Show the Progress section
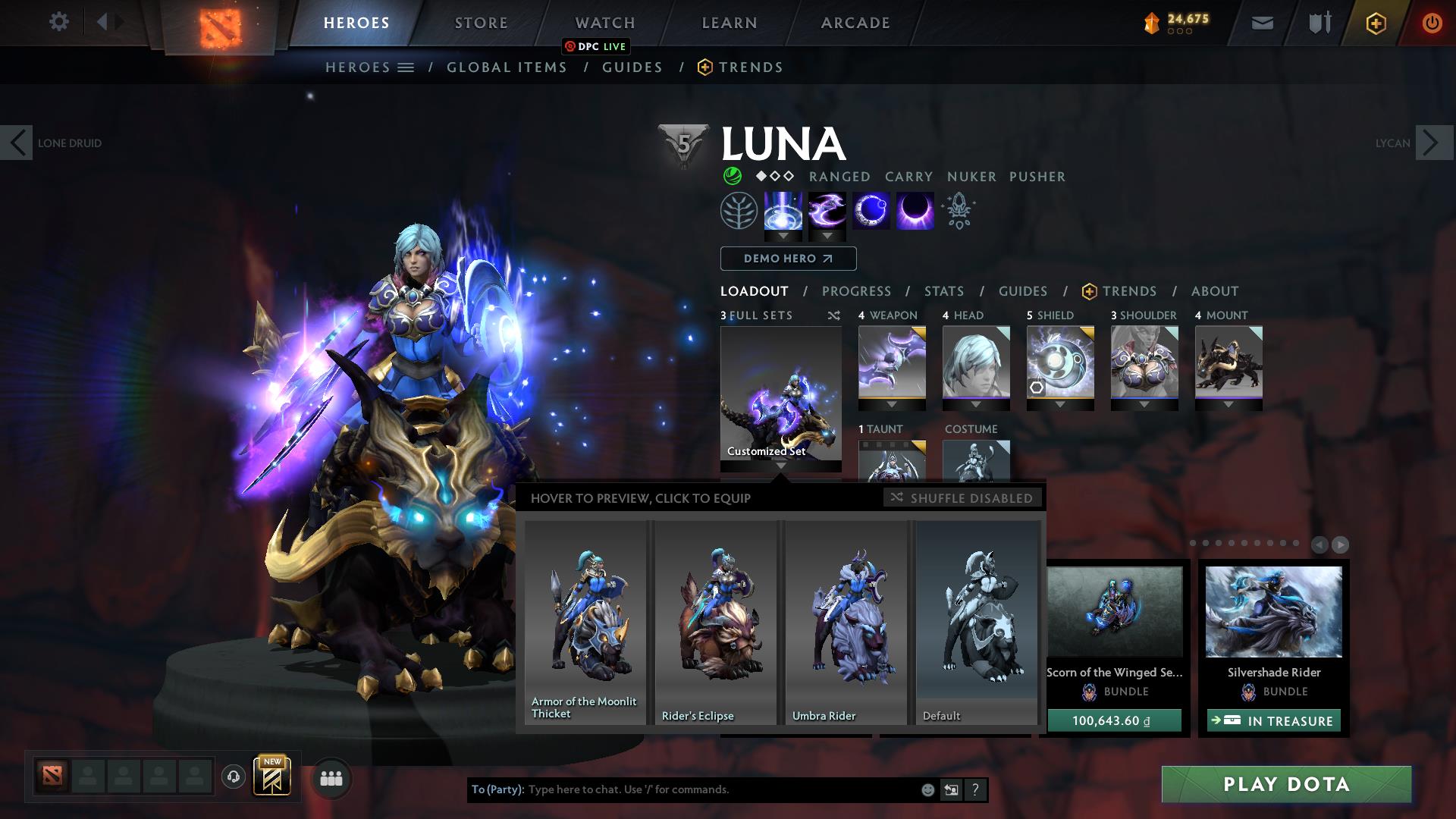1456x819 pixels. pyautogui.click(x=856, y=291)
